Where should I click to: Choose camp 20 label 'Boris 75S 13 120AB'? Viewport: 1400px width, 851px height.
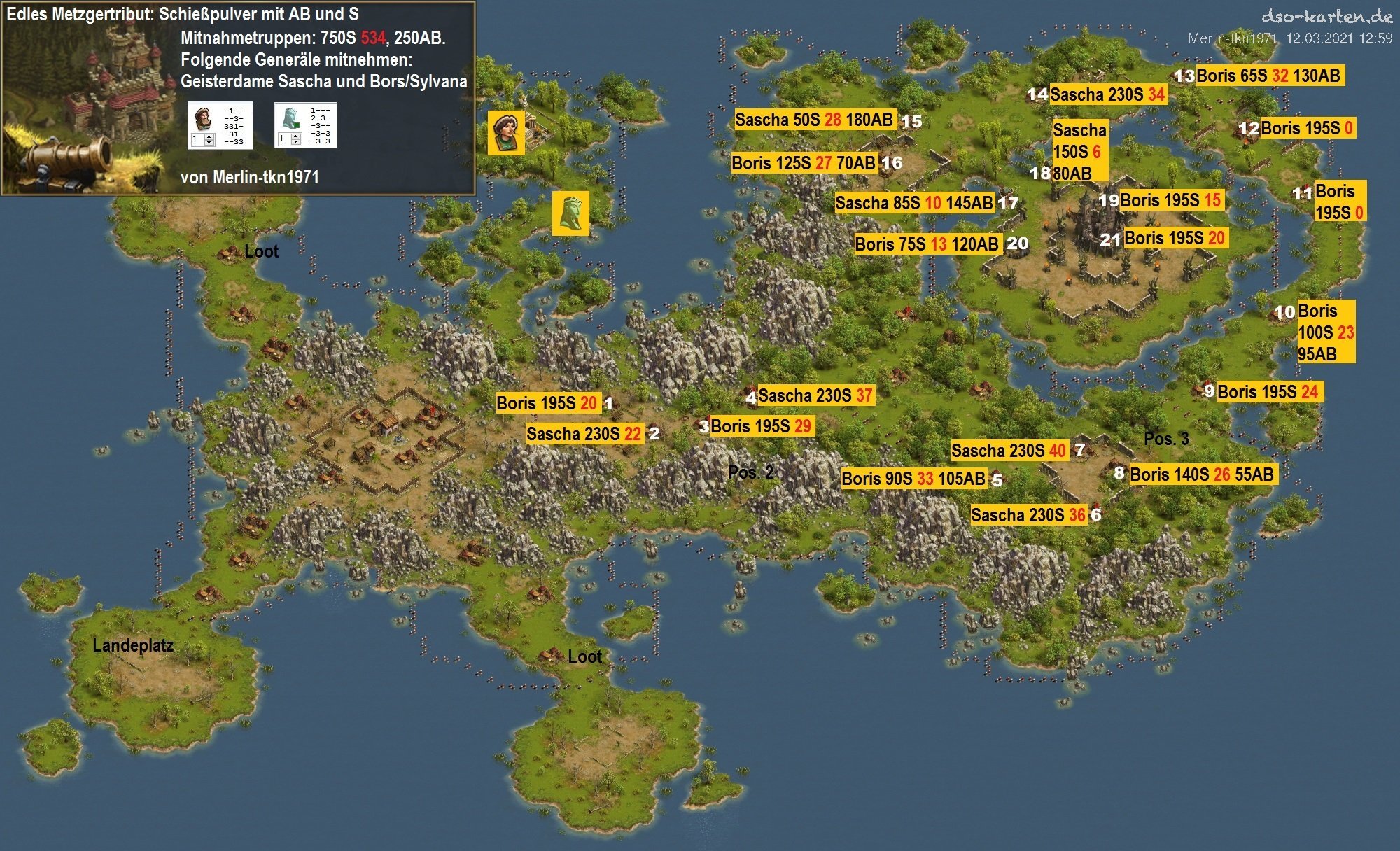927,244
